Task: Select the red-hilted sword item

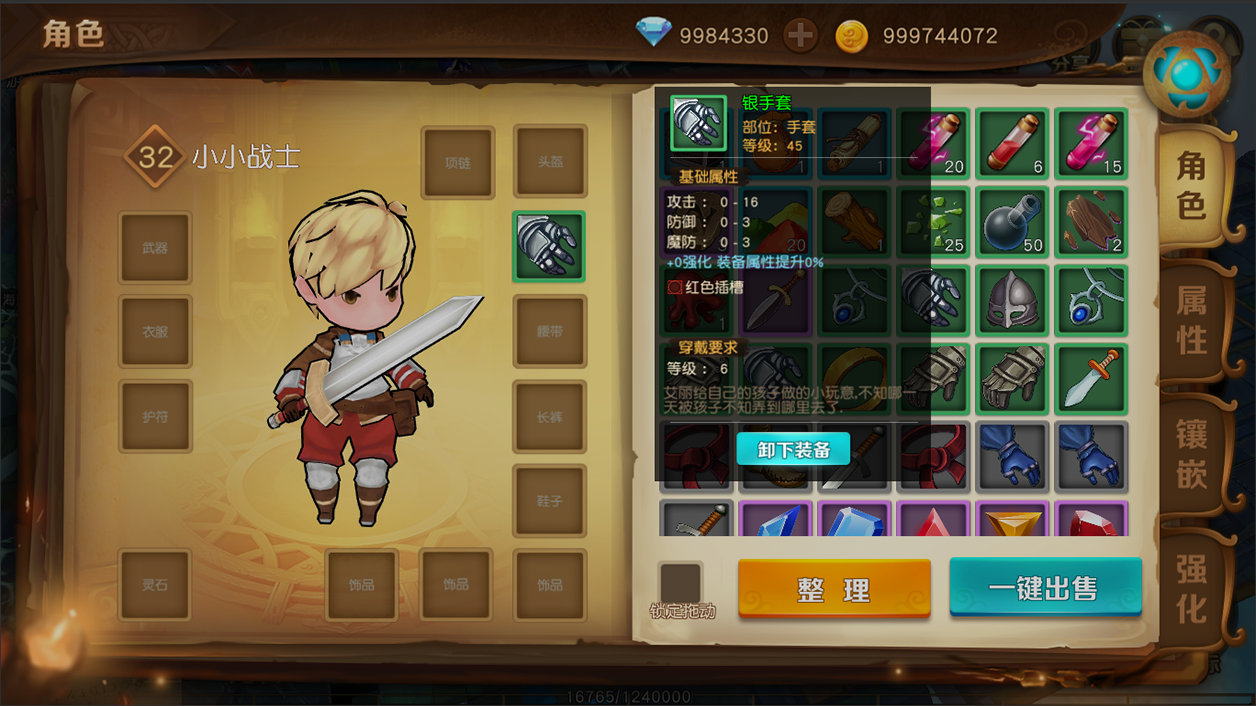Action: pos(1091,379)
